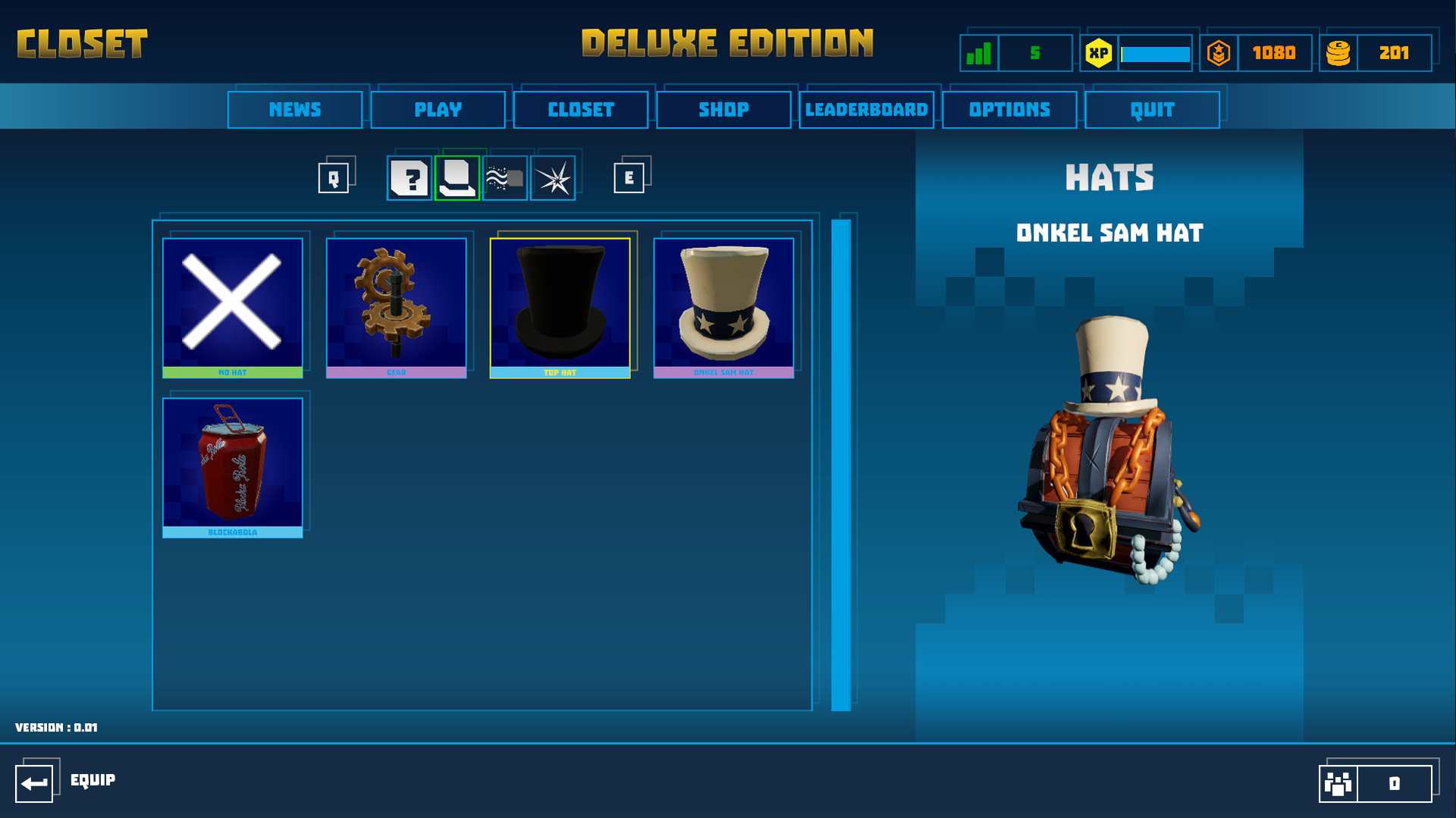
Task: Select the starburst effects category icon
Action: [553, 177]
